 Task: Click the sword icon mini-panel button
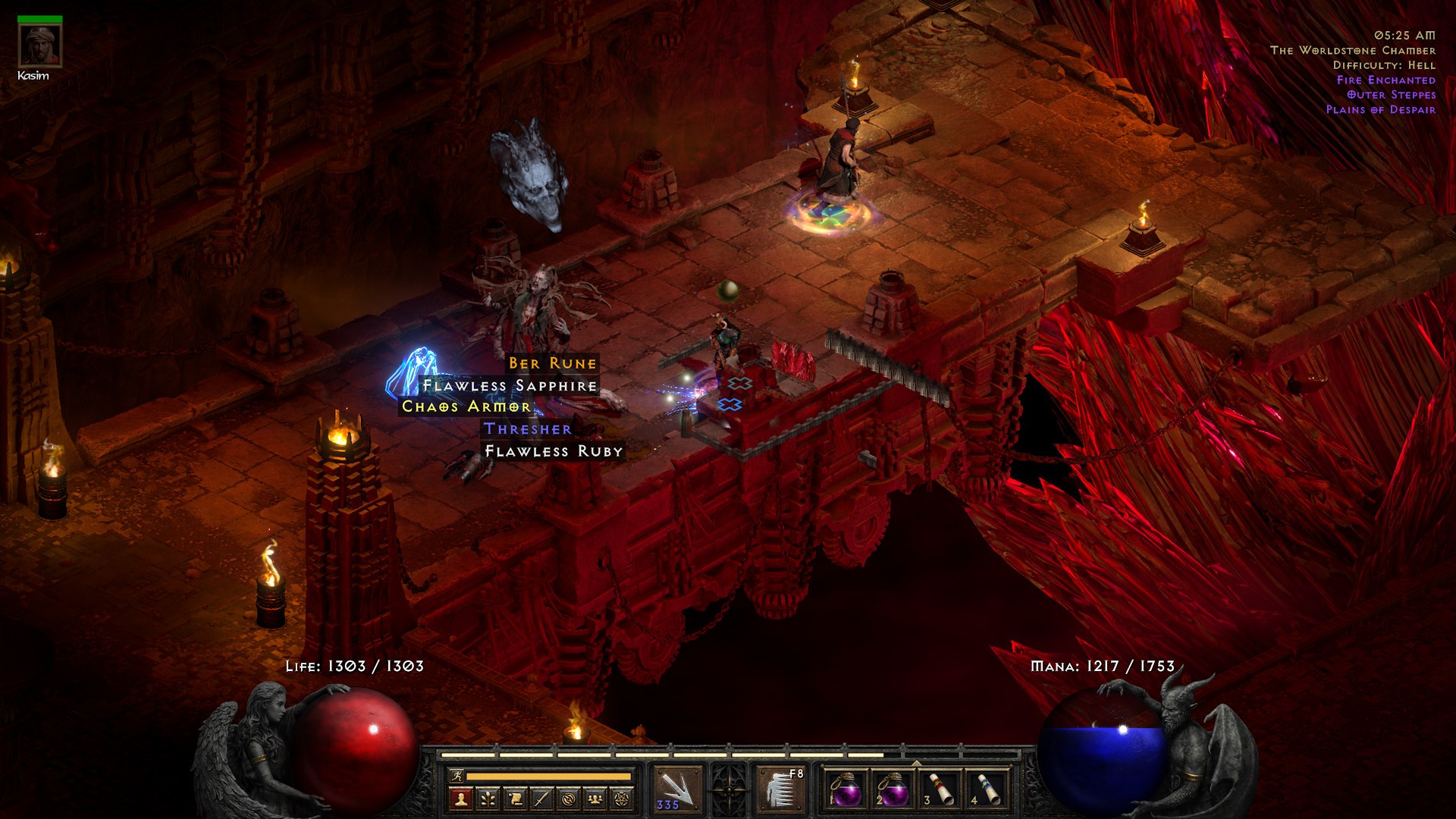(x=541, y=799)
